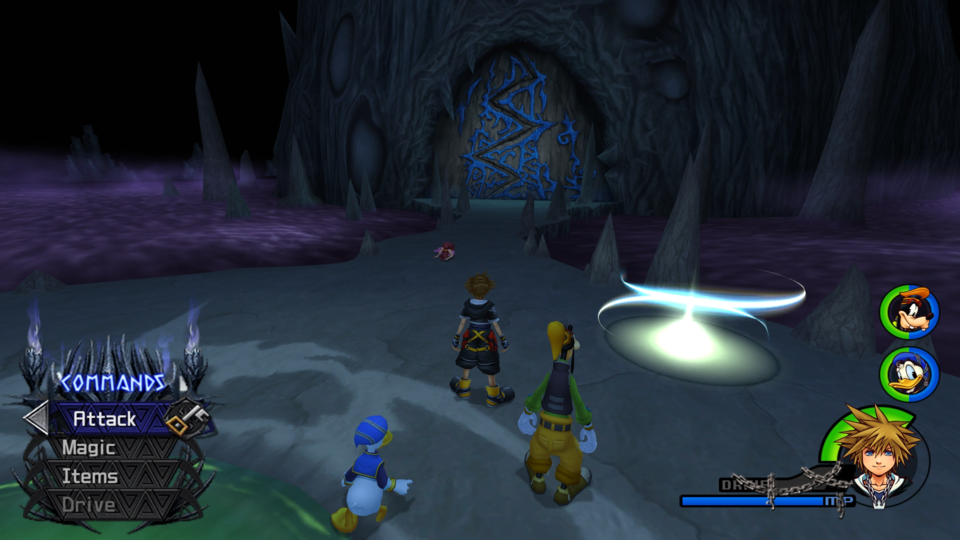Click Donald's party portrait
Image resolution: width=960 pixels, height=540 pixels.
909,374
